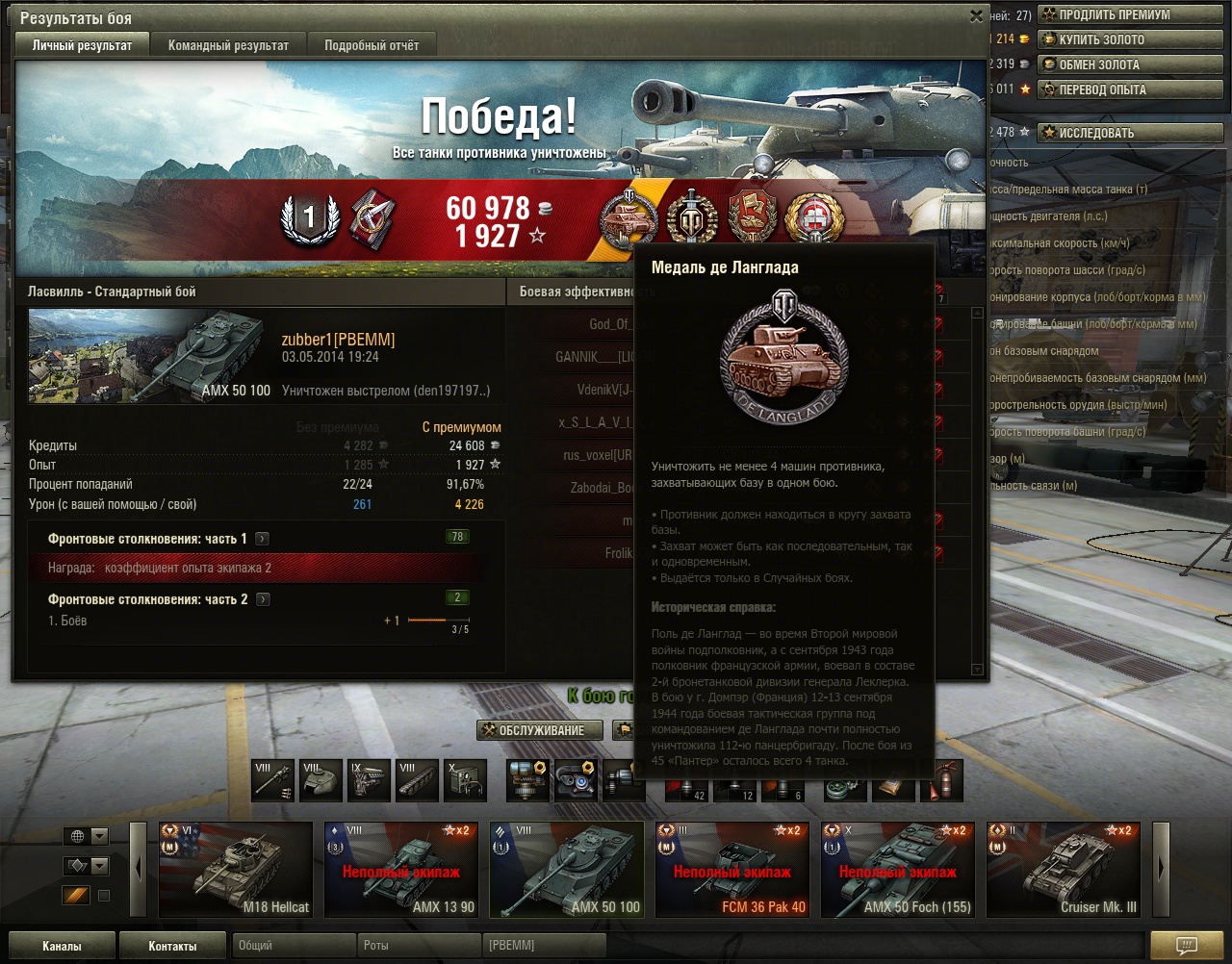The image size is (1232, 964).
Task: Select the FCM 36 Pak 40 tank
Action: (x=732, y=869)
